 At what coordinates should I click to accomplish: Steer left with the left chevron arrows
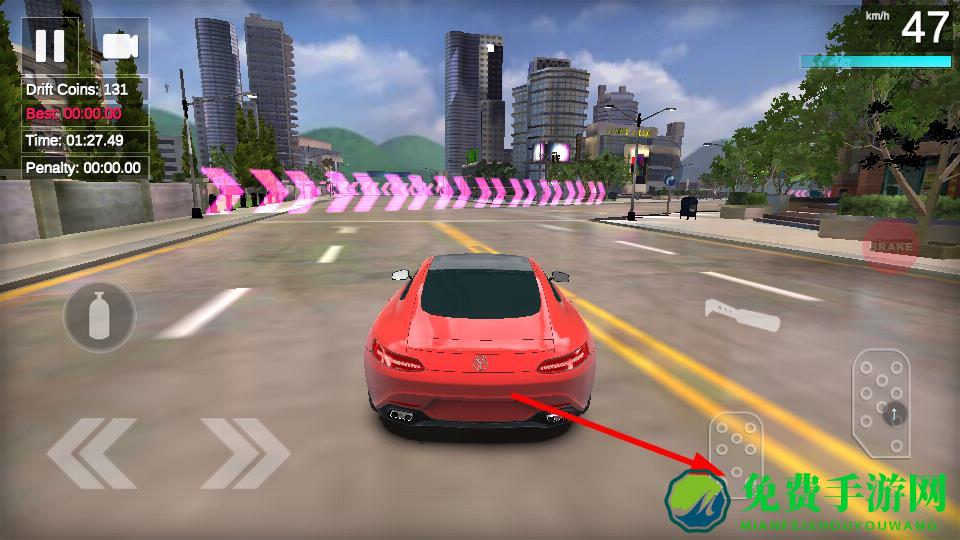coord(92,453)
